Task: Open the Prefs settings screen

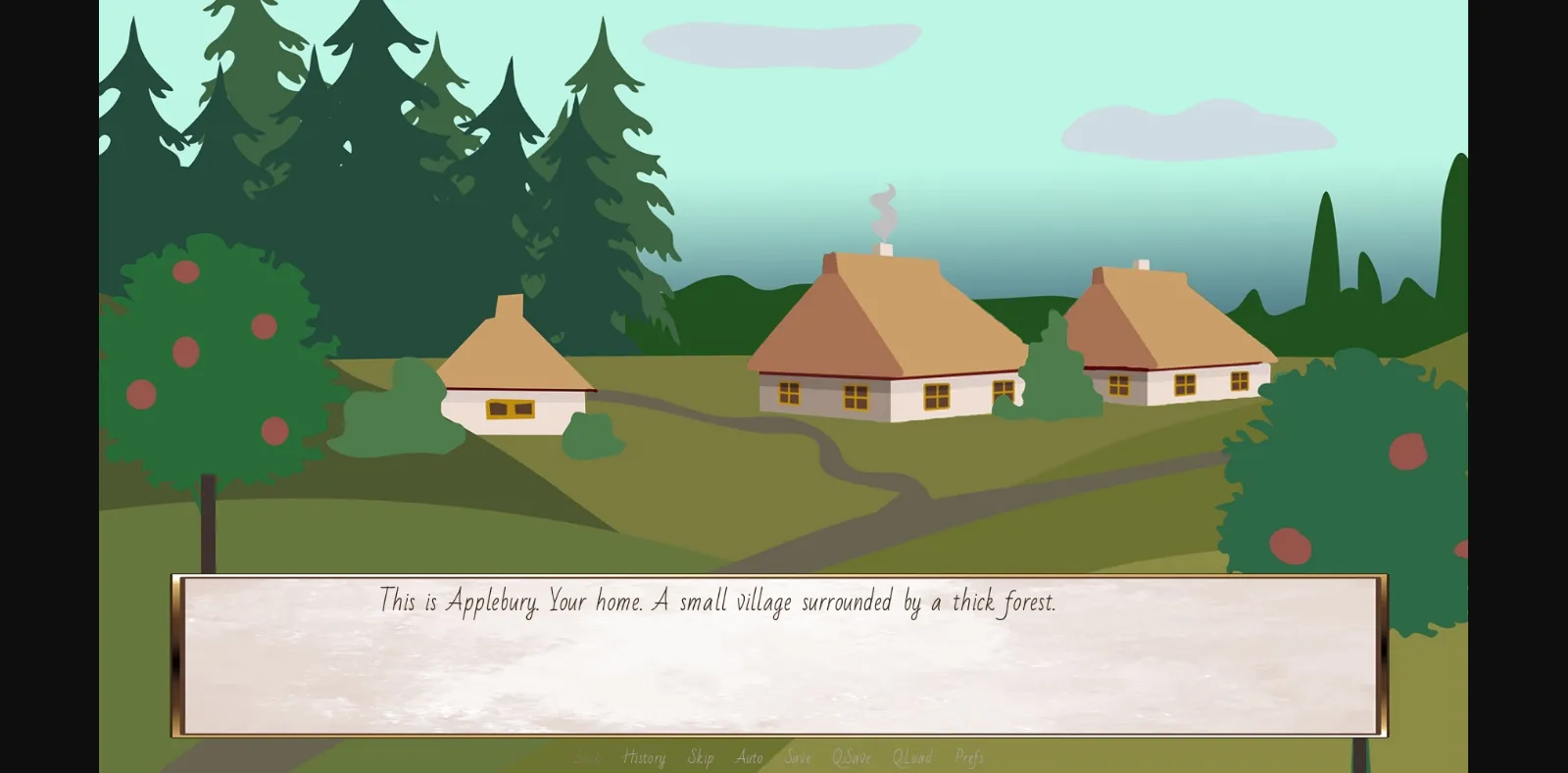Action: [969, 757]
